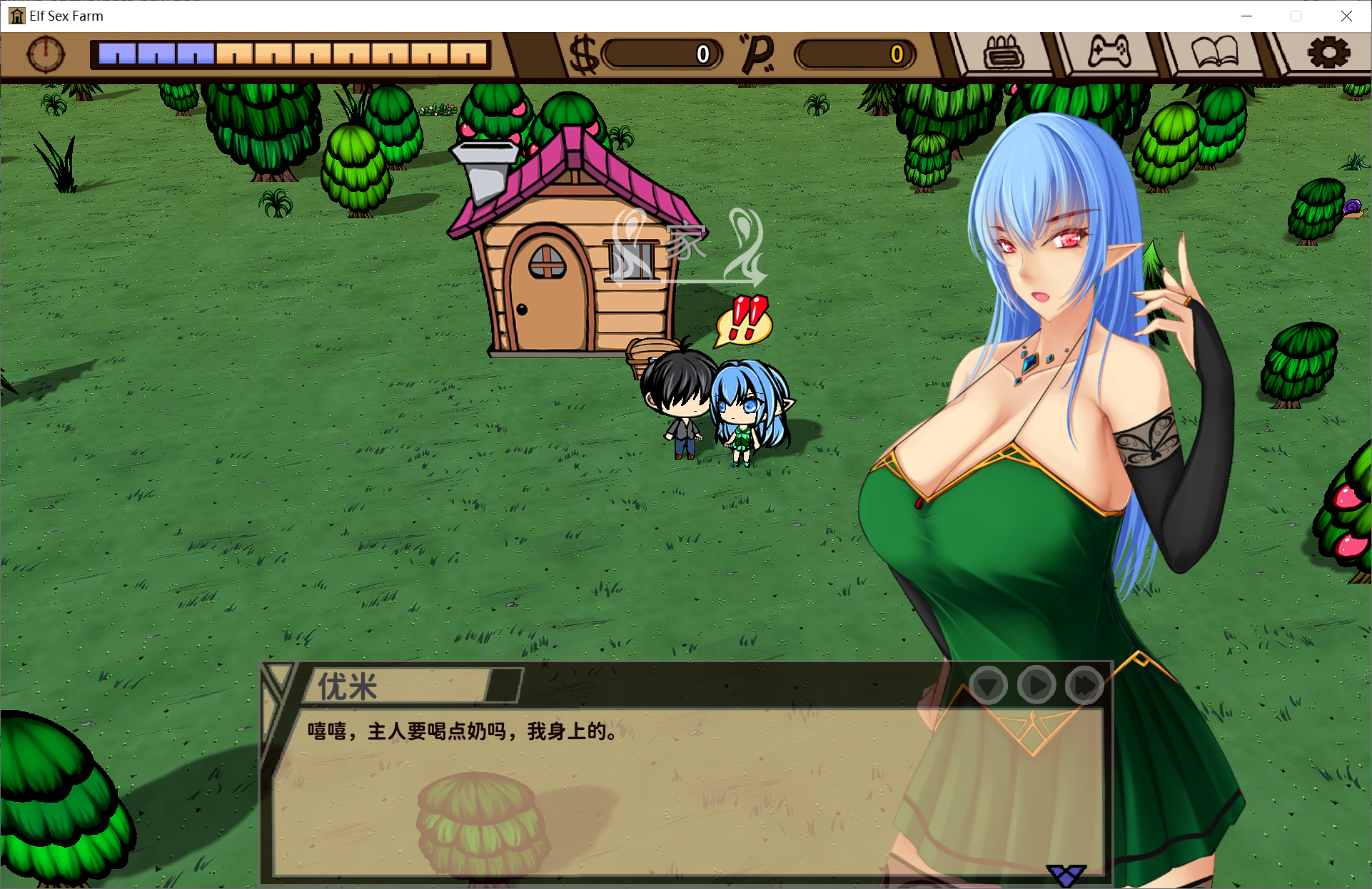This screenshot has width=1372, height=889.
Task: Click the 优米 name plate tab
Action: (x=343, y=686)
